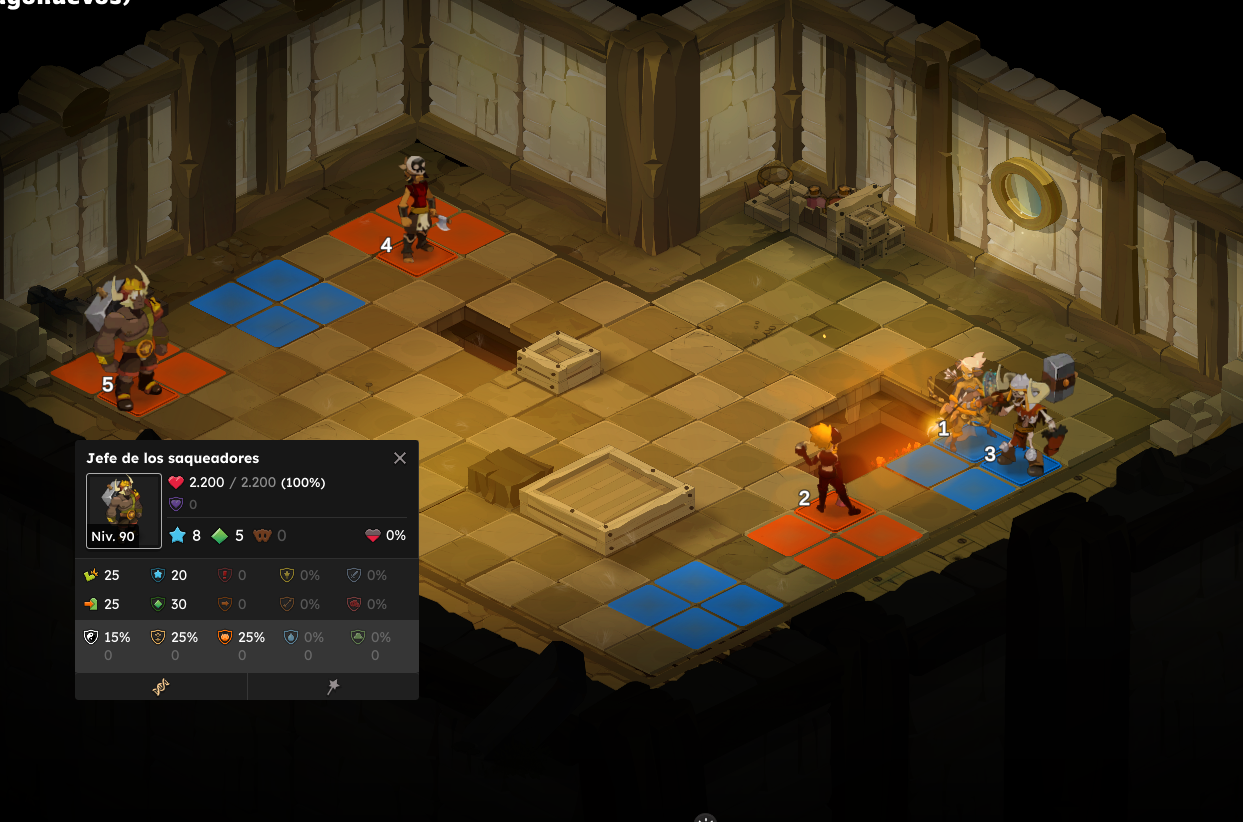Viewport: 1243px width, 822px height.
Task: Open the DNA helix characteristics tab
Action: (161, 686)
